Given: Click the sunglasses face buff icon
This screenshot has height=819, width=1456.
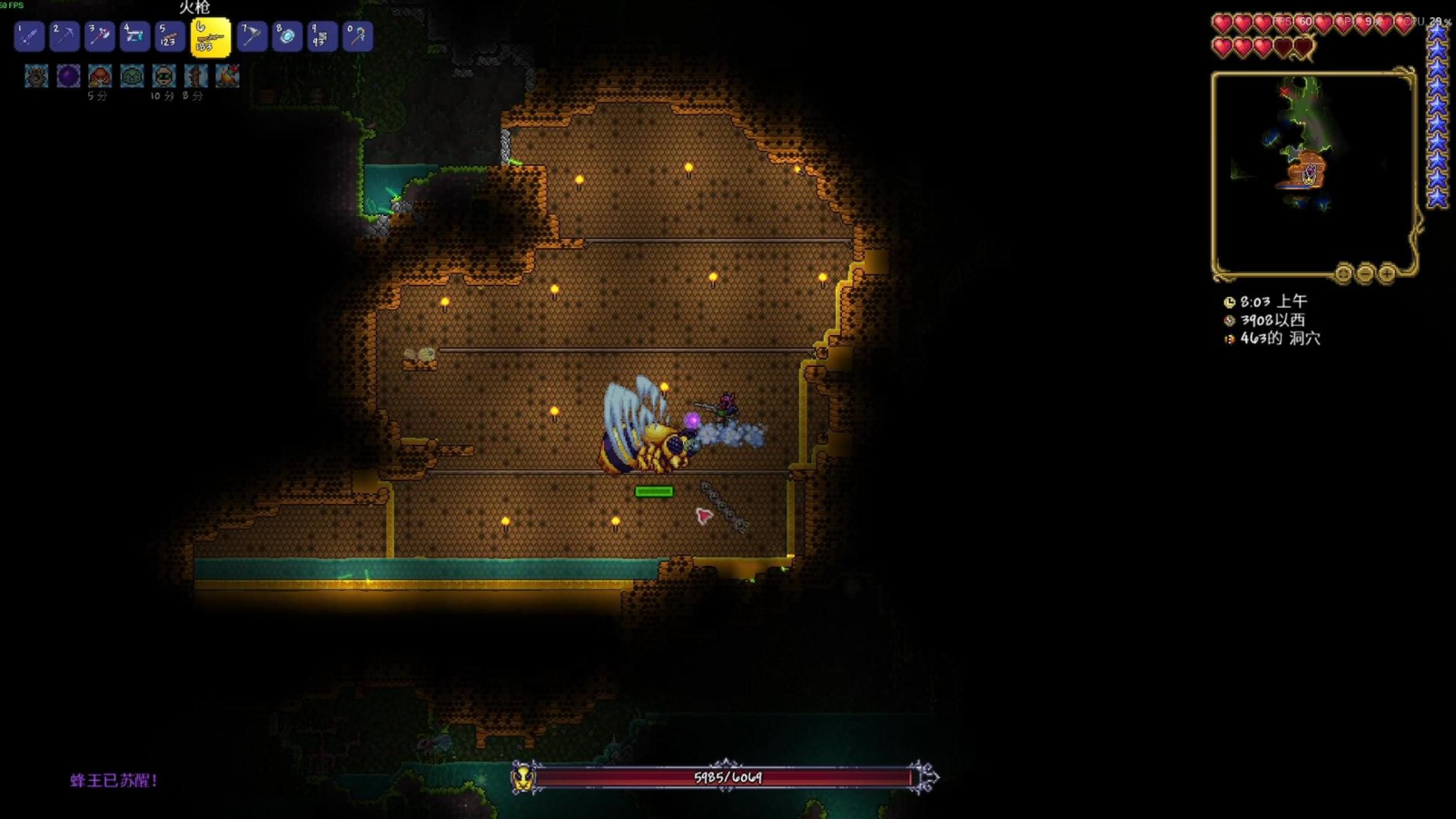Looking at the screenshot, I should 163,76.
